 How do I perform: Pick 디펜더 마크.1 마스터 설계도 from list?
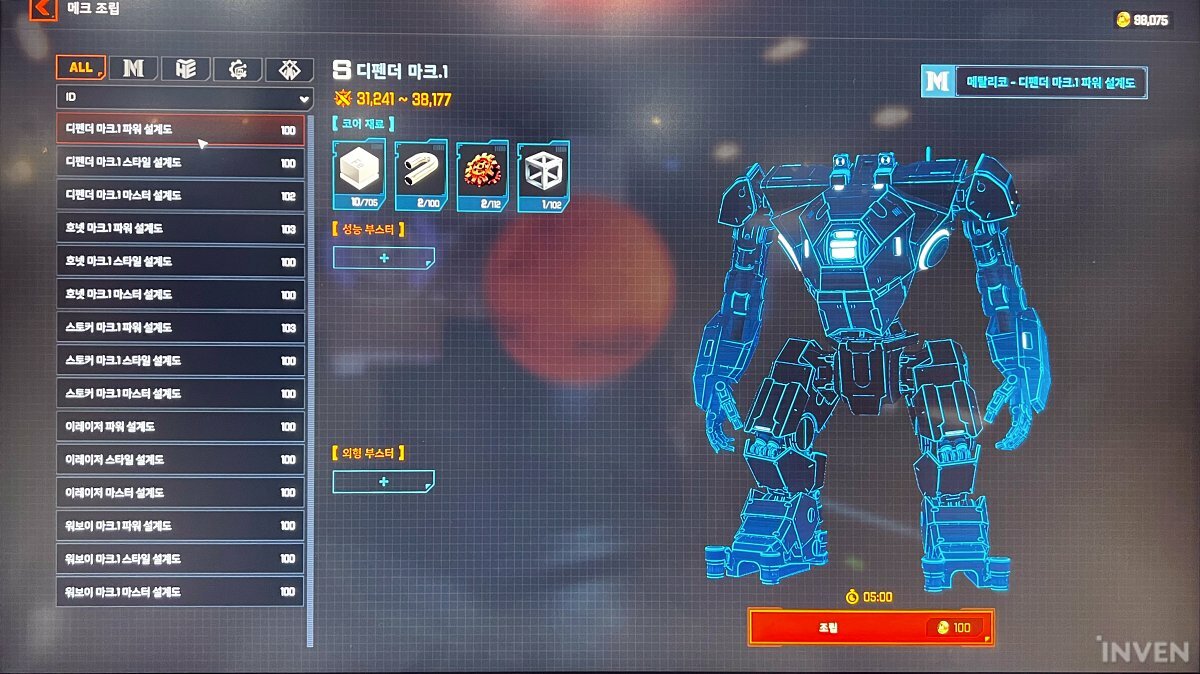click(180, 196)
